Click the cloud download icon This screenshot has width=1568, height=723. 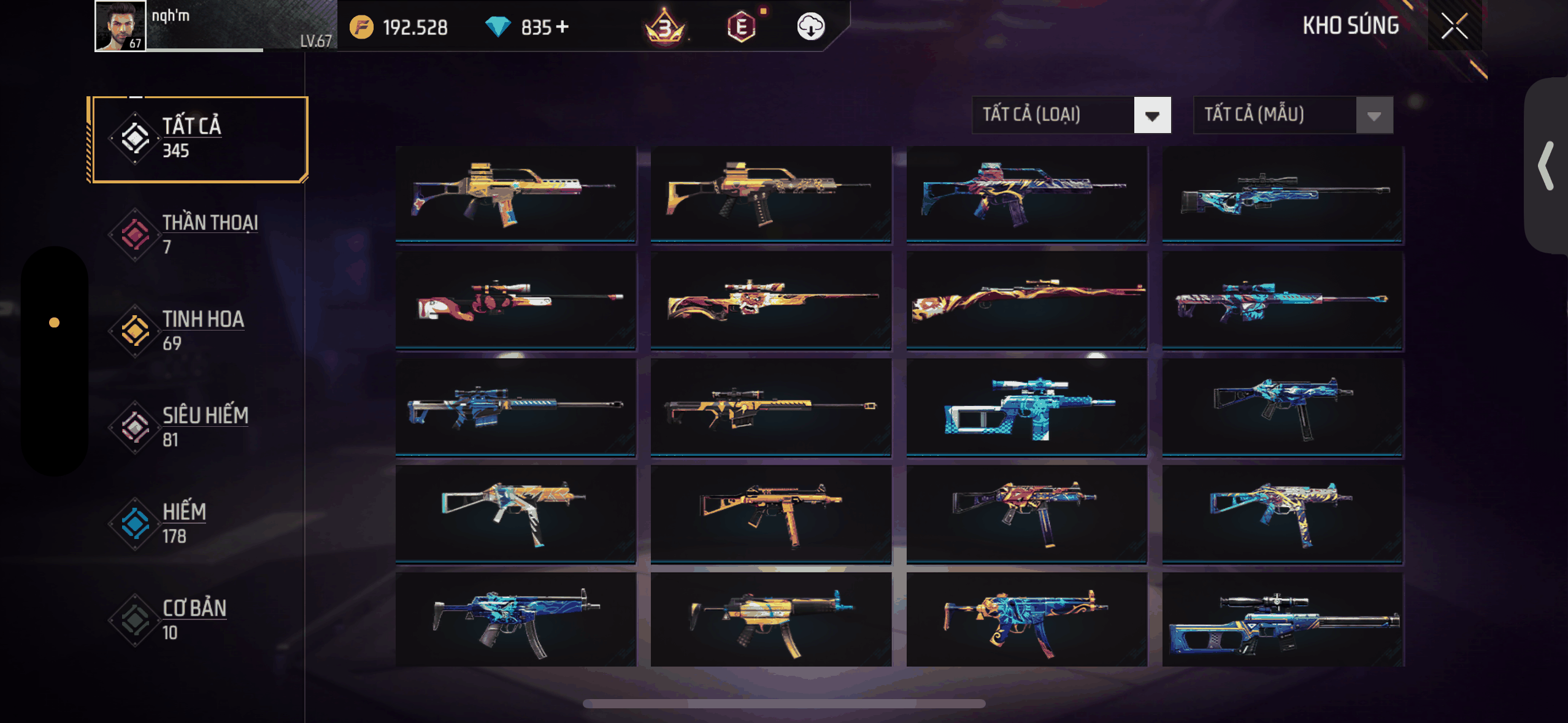[x=810, y=27]
